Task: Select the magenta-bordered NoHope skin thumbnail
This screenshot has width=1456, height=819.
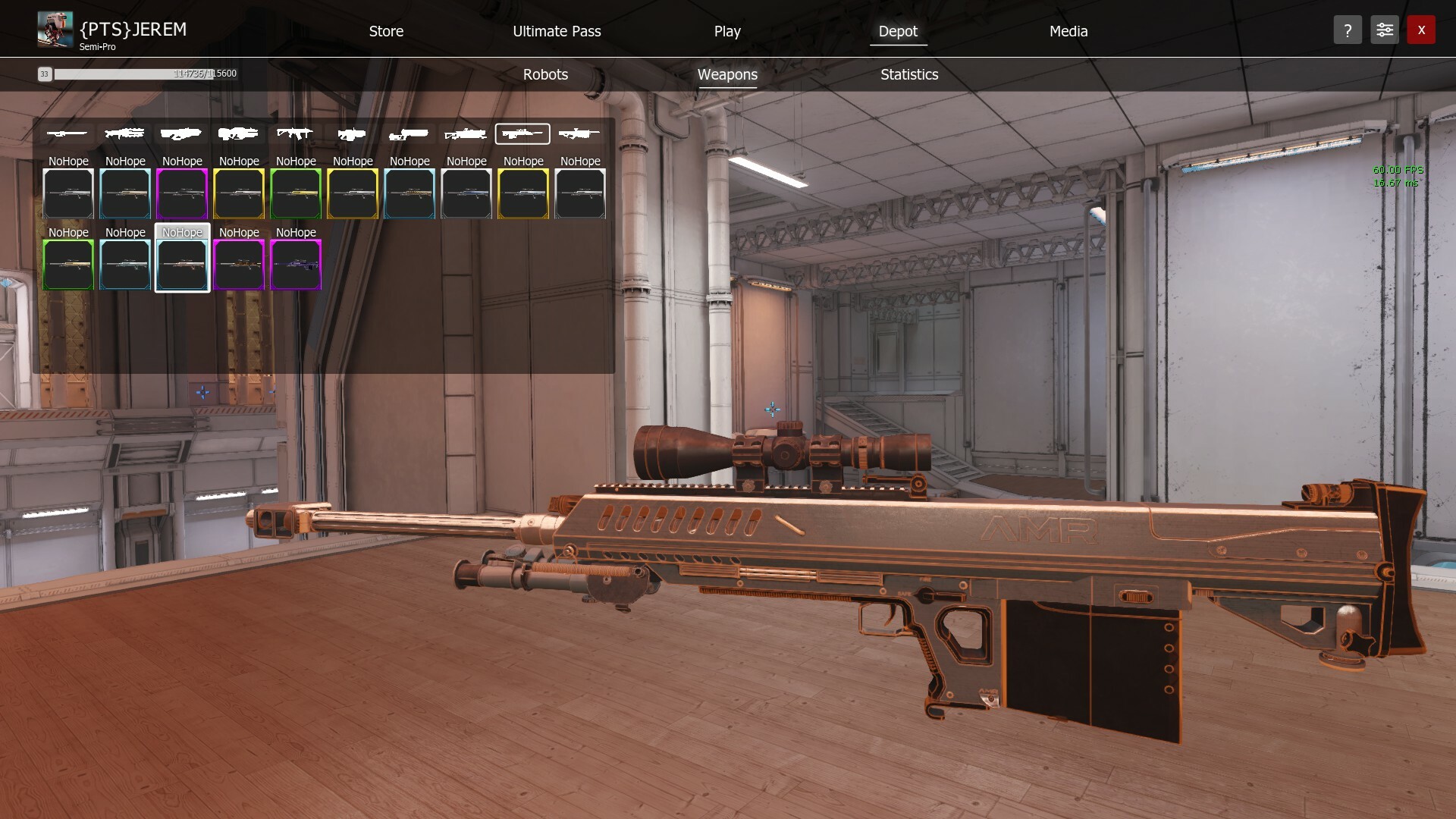Action: click(182, 194)
